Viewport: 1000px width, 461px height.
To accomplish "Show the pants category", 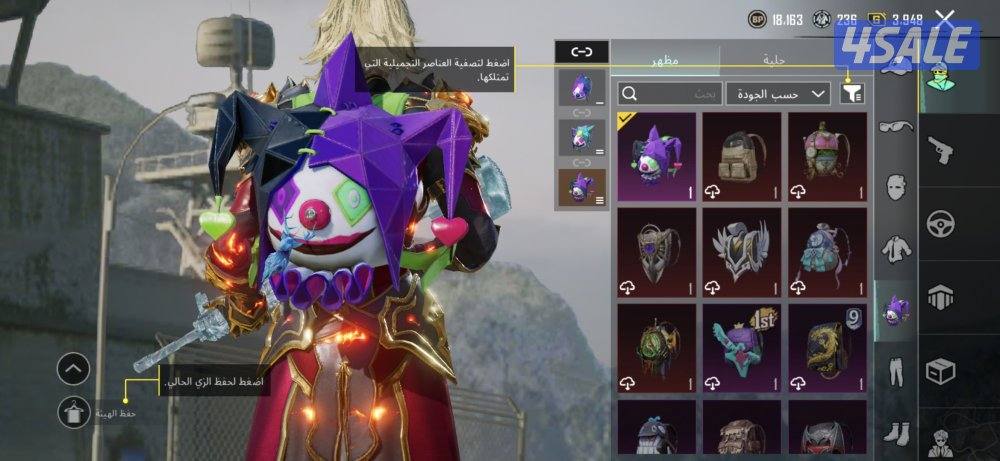I will (x=896, y=370).
